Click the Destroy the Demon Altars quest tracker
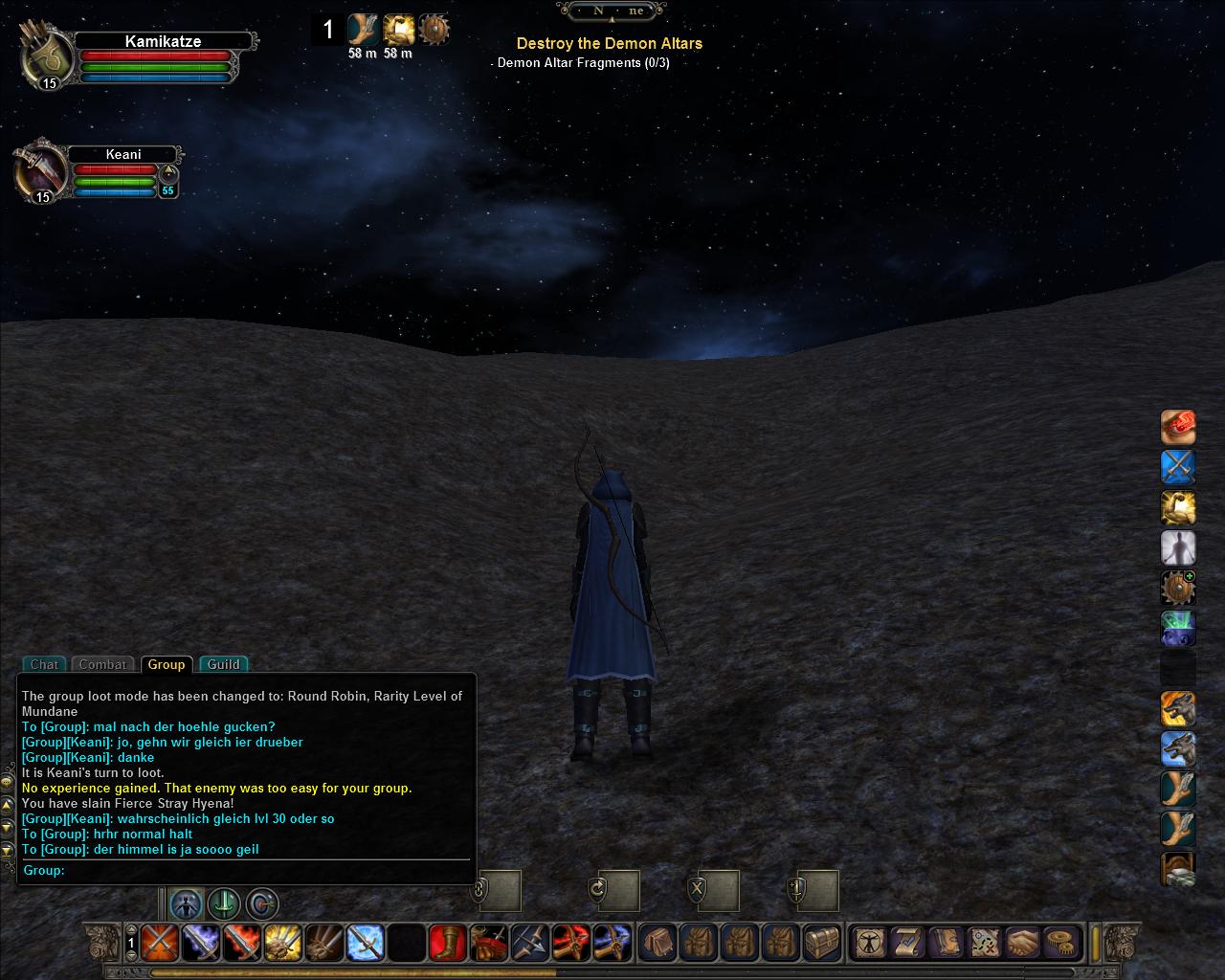This screenshot has height=980, width=1225. point(609,43)
